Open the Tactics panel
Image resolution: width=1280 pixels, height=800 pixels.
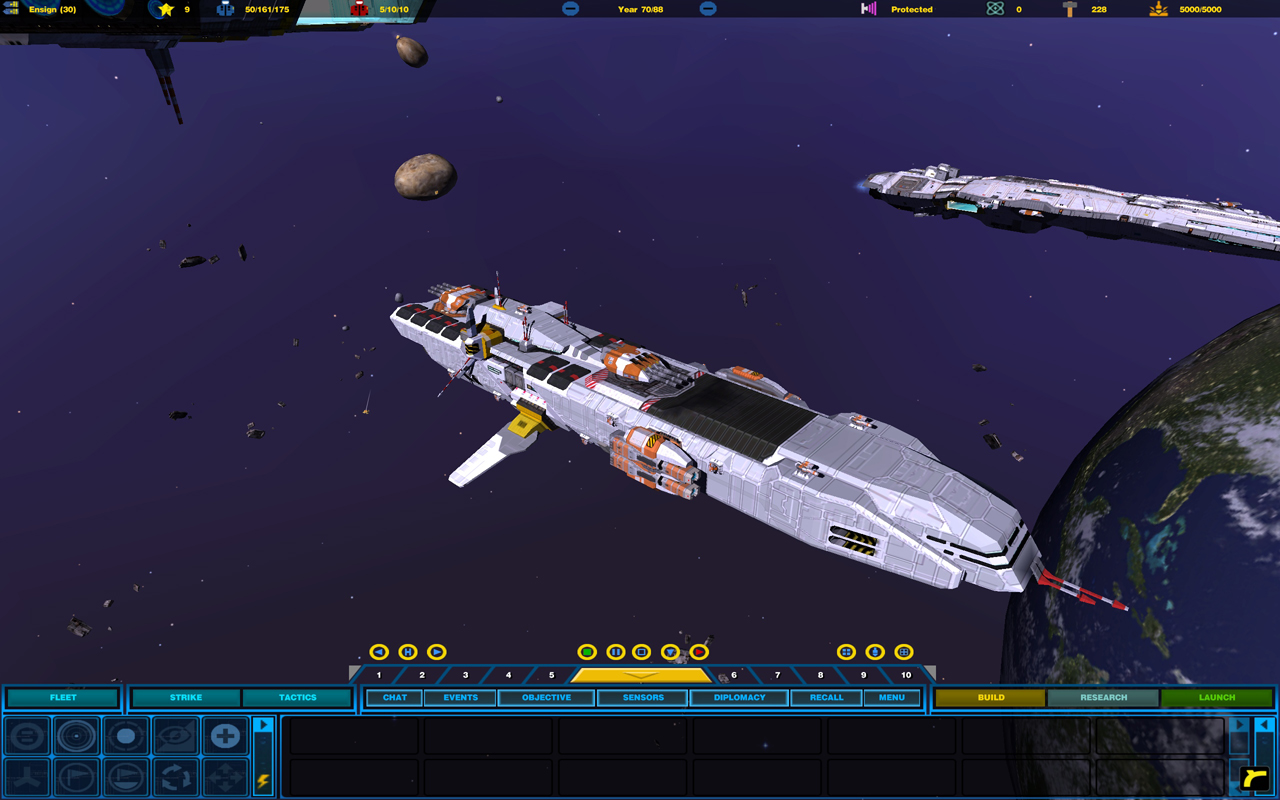click(297, 697)
